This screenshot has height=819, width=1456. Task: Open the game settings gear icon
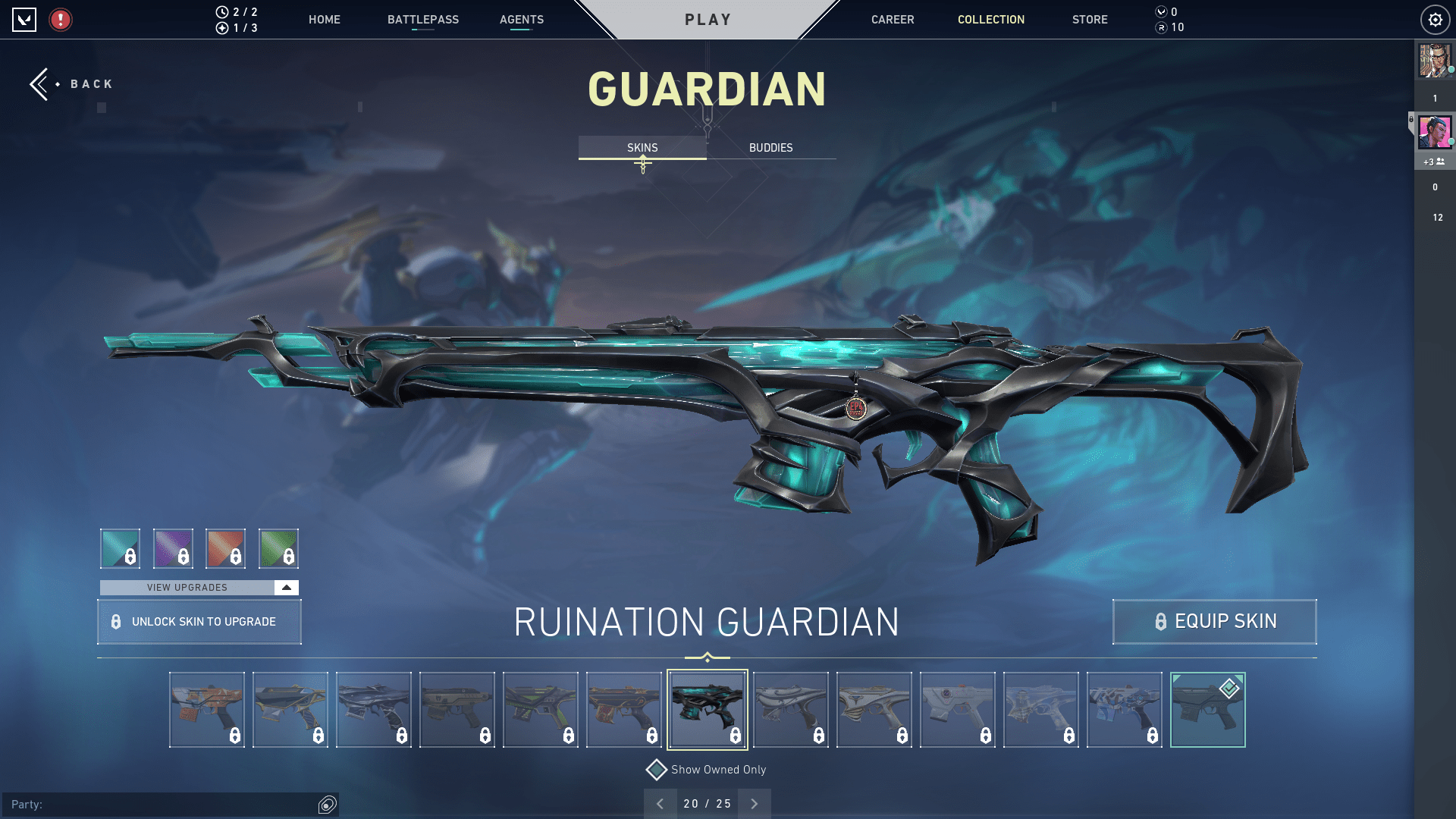coord(1435,19)
